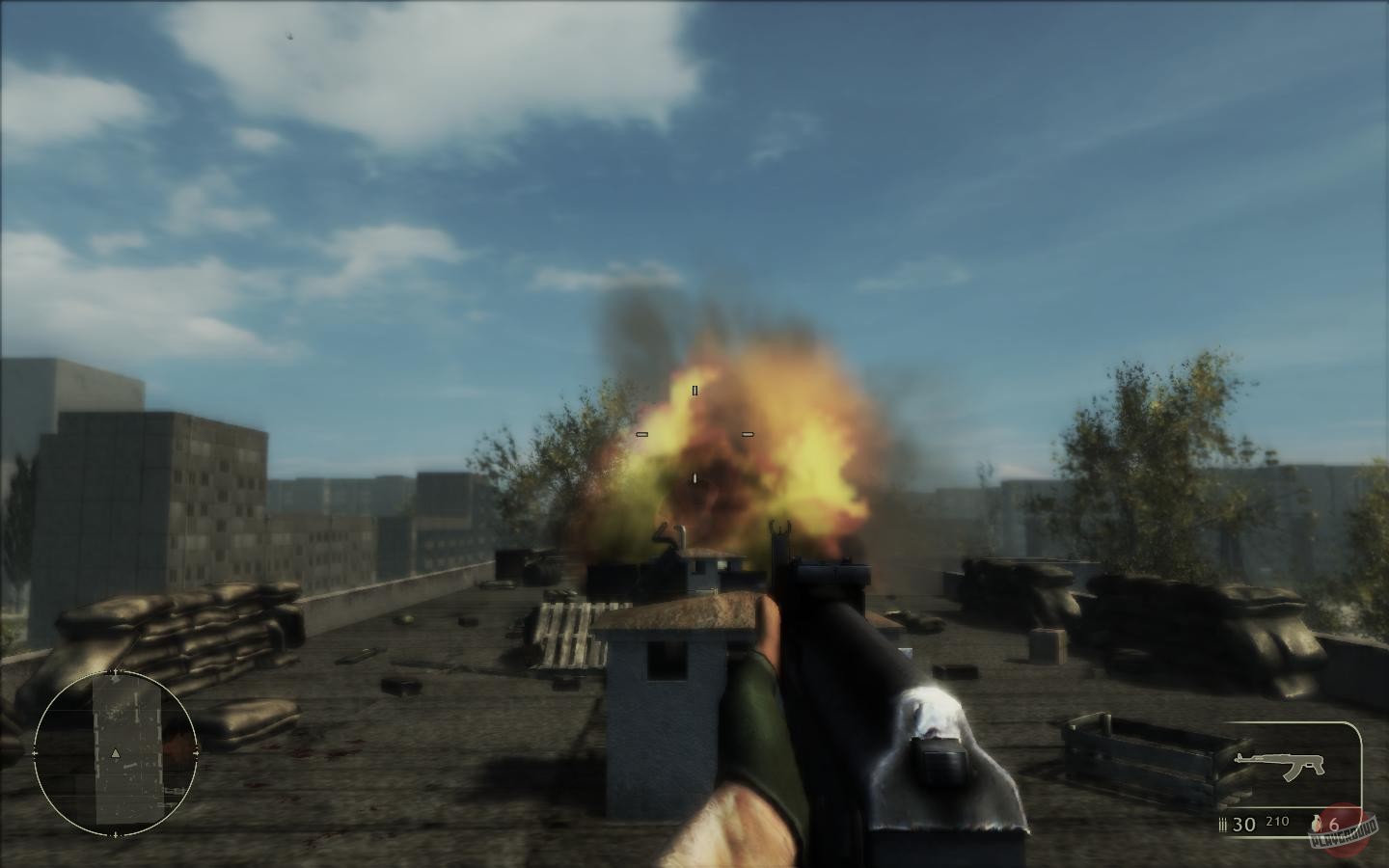The image size is (1389, 868).
Task: Click the PLAYGROUND watermark logo
Action: (x=1344, y=835)
